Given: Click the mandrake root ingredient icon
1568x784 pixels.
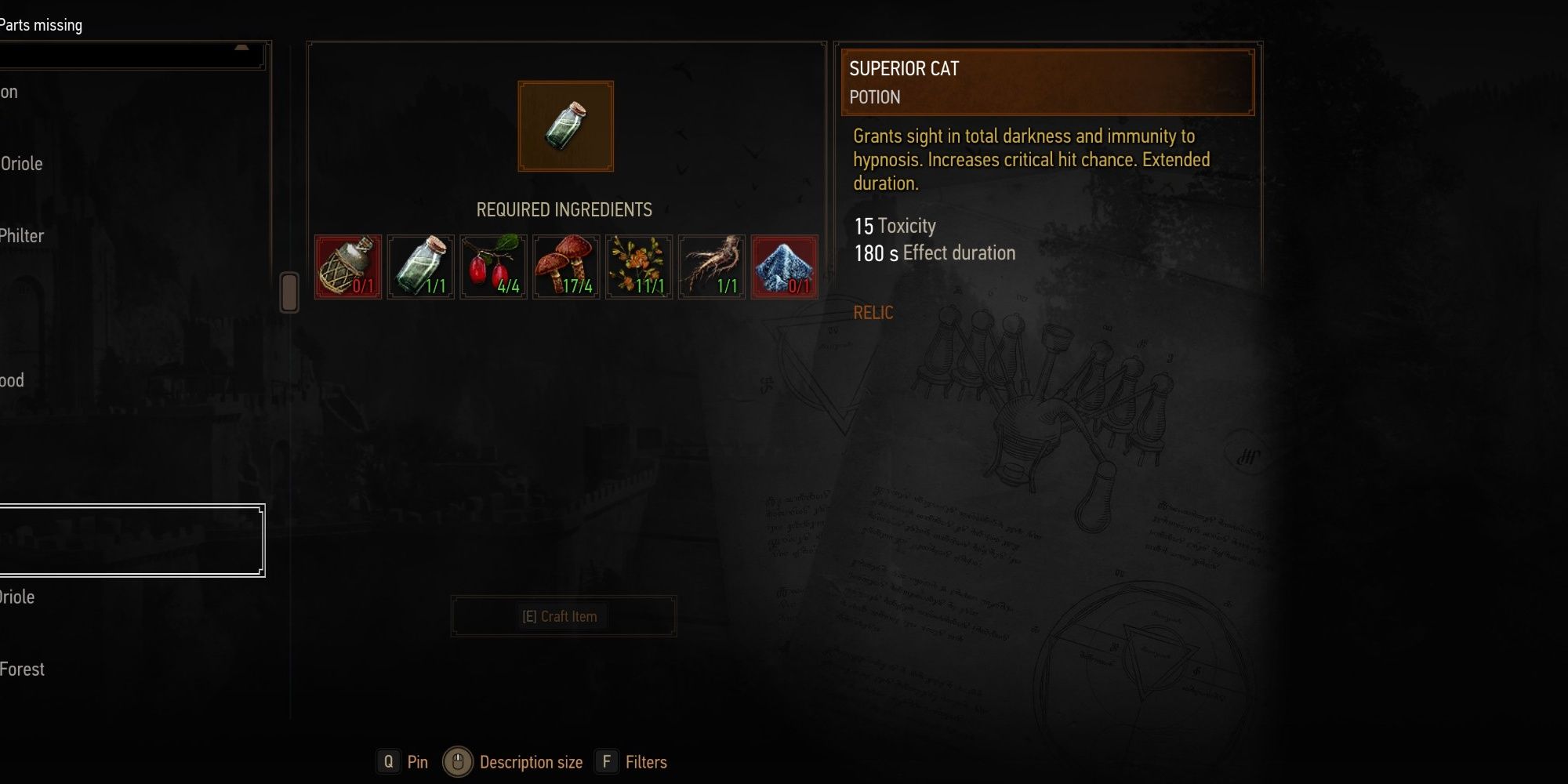Looking at the screenshot, I should (x=710, y=267).
